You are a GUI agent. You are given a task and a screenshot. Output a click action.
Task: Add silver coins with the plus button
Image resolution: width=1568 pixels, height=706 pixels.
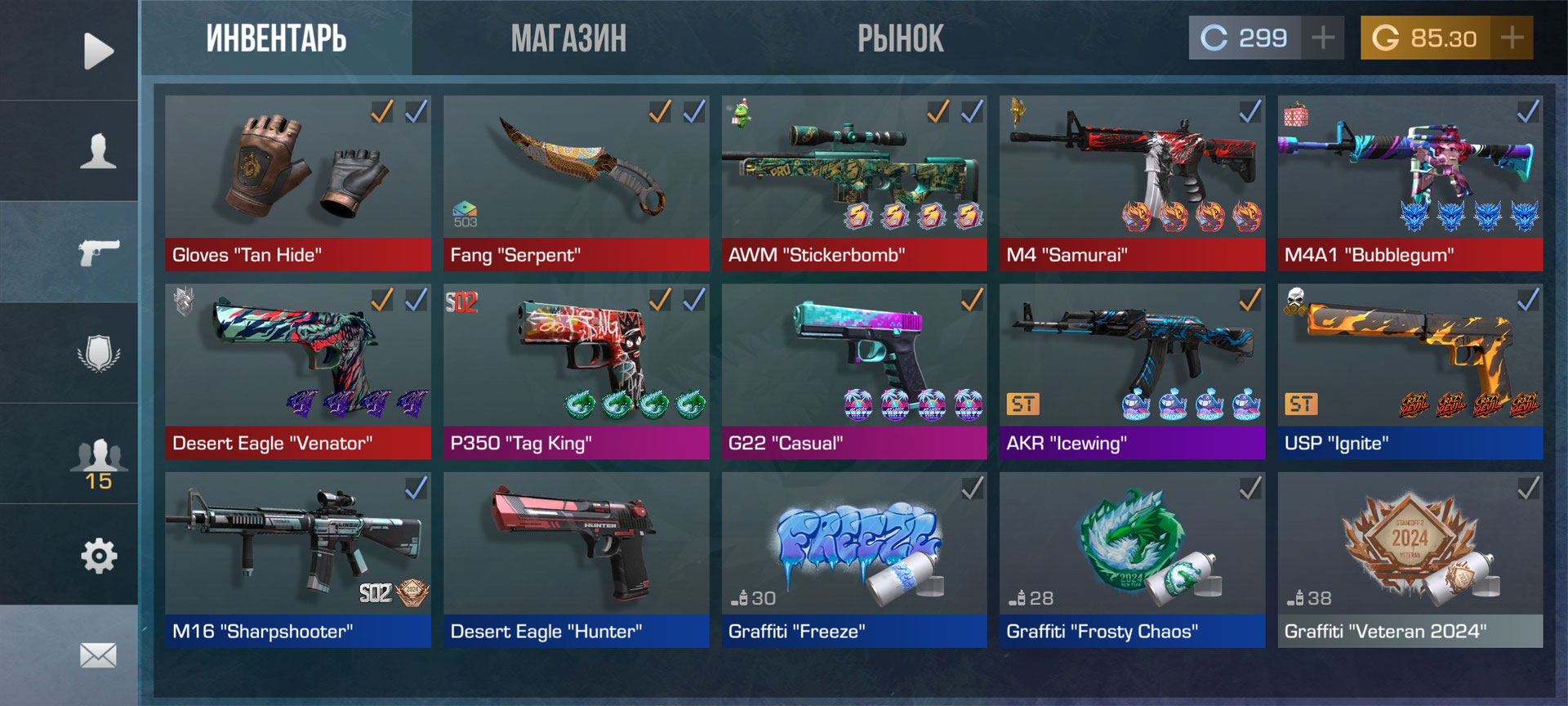(x=1323, y=38)
